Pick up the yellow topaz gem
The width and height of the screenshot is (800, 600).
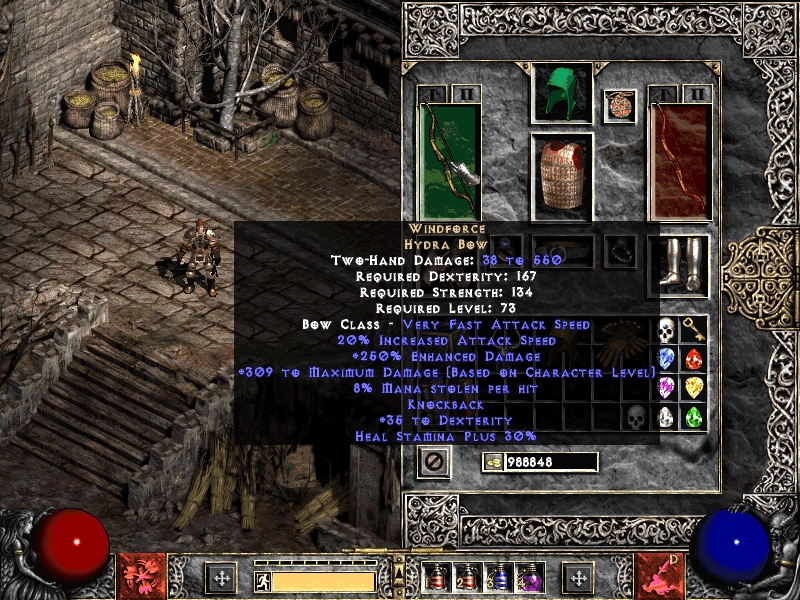(x=694, y=389)
